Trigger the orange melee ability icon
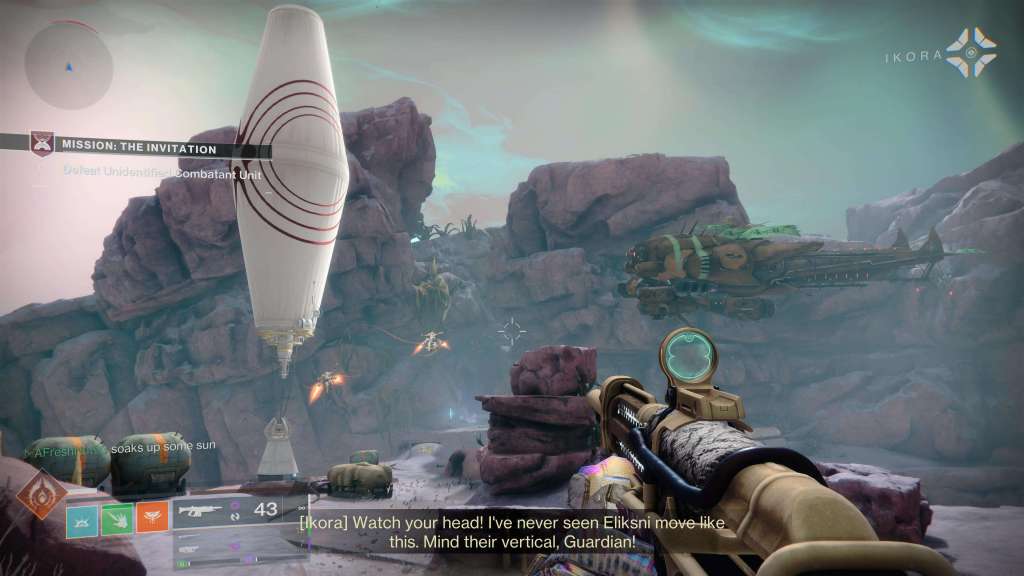 pyautogui.click(x=152, y=517)
